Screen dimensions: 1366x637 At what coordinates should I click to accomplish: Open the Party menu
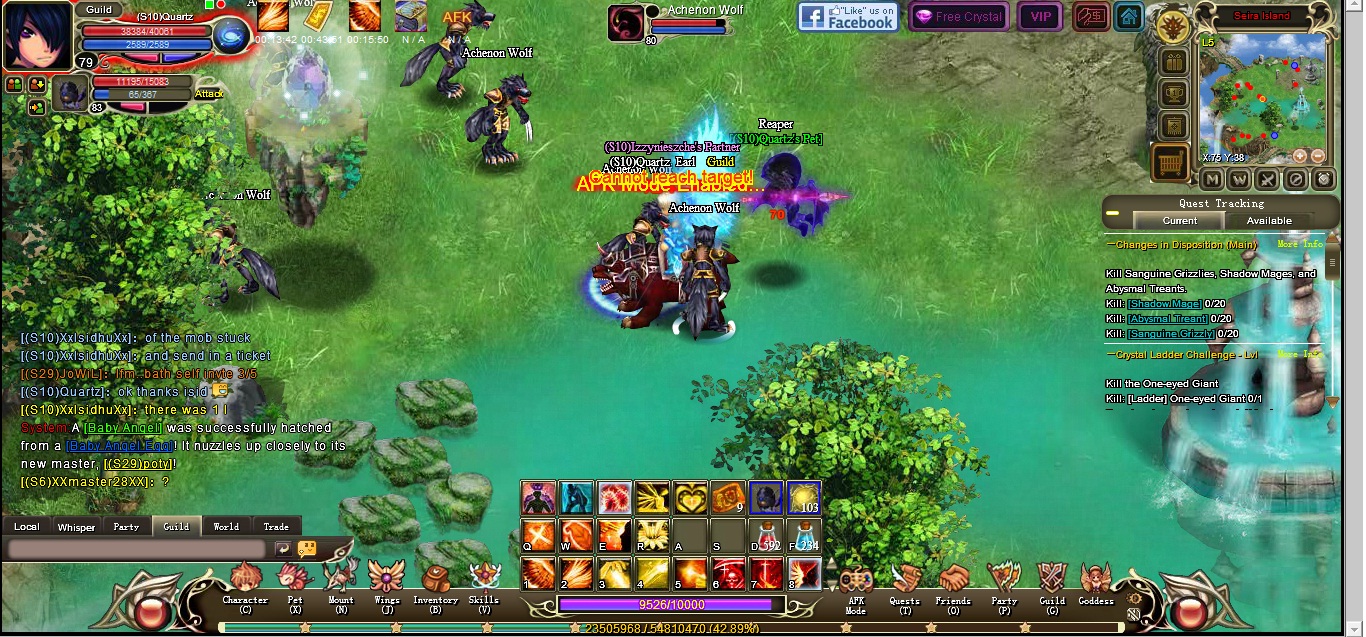(1003, 581)
